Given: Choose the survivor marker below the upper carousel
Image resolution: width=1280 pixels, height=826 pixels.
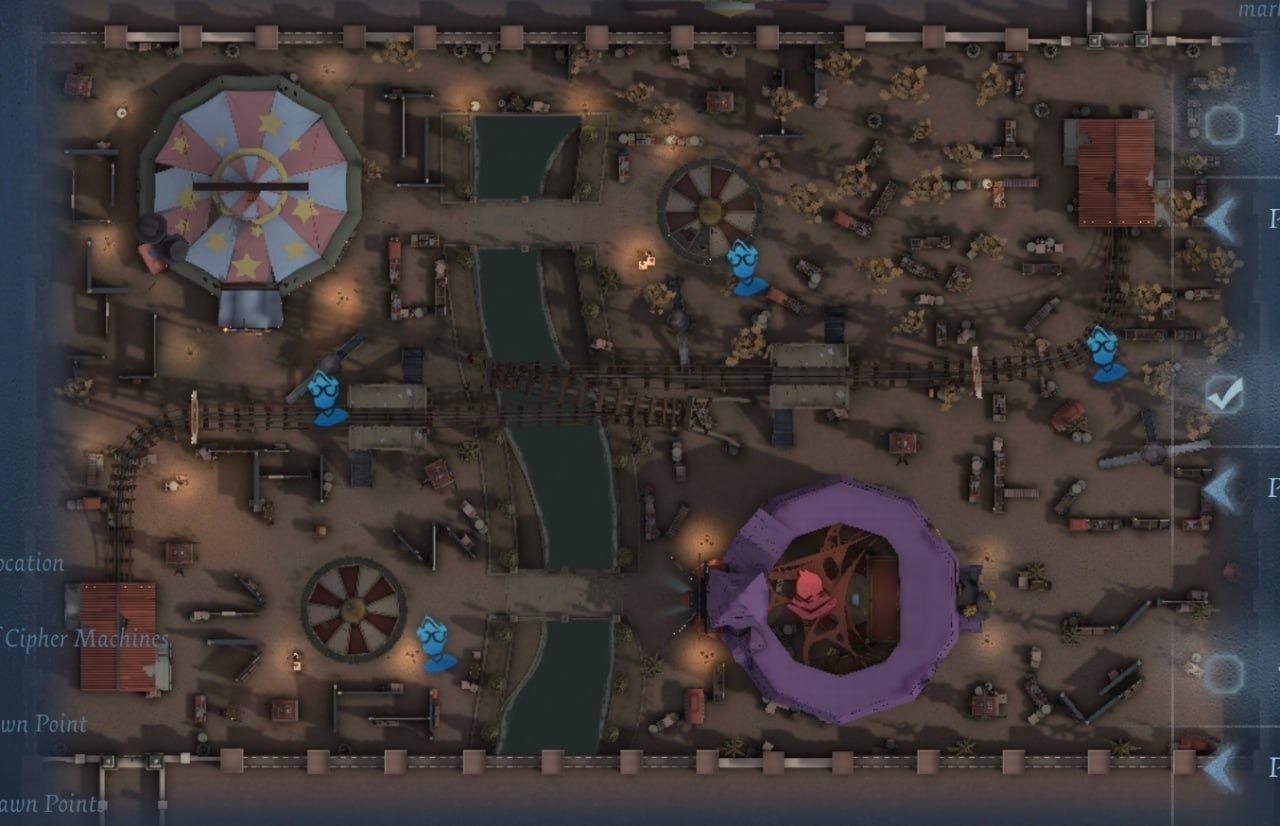Looking at the screenshot, I should [x=746, y=267].
